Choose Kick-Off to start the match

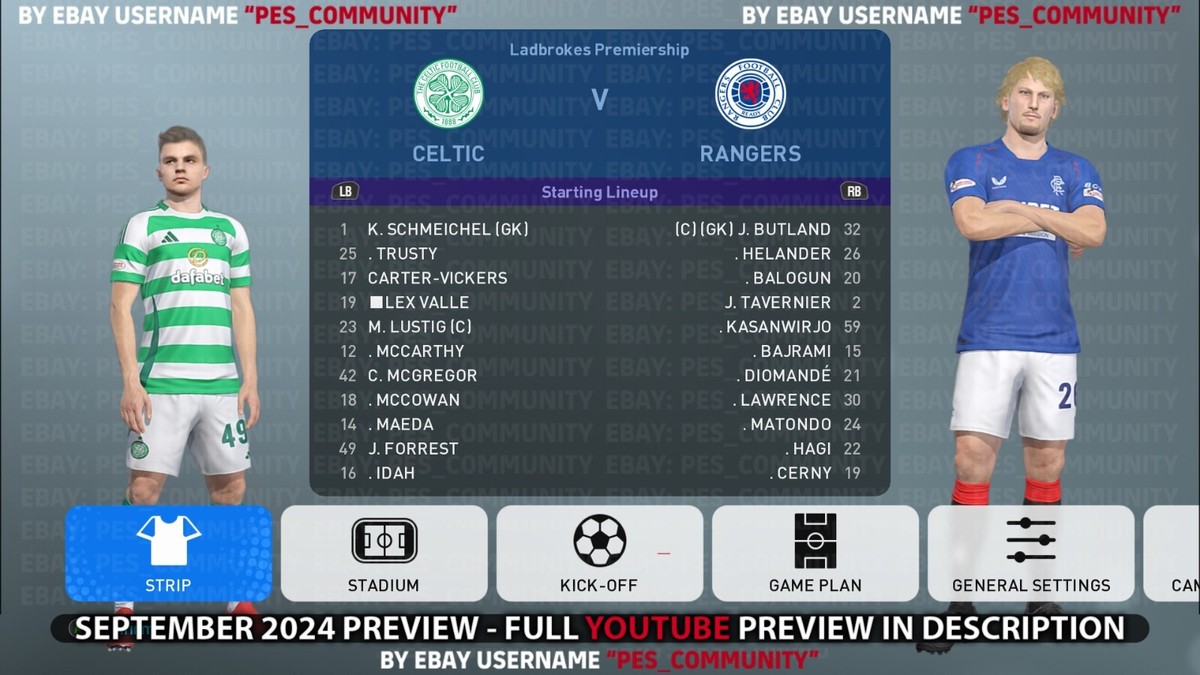coord(599,553)
